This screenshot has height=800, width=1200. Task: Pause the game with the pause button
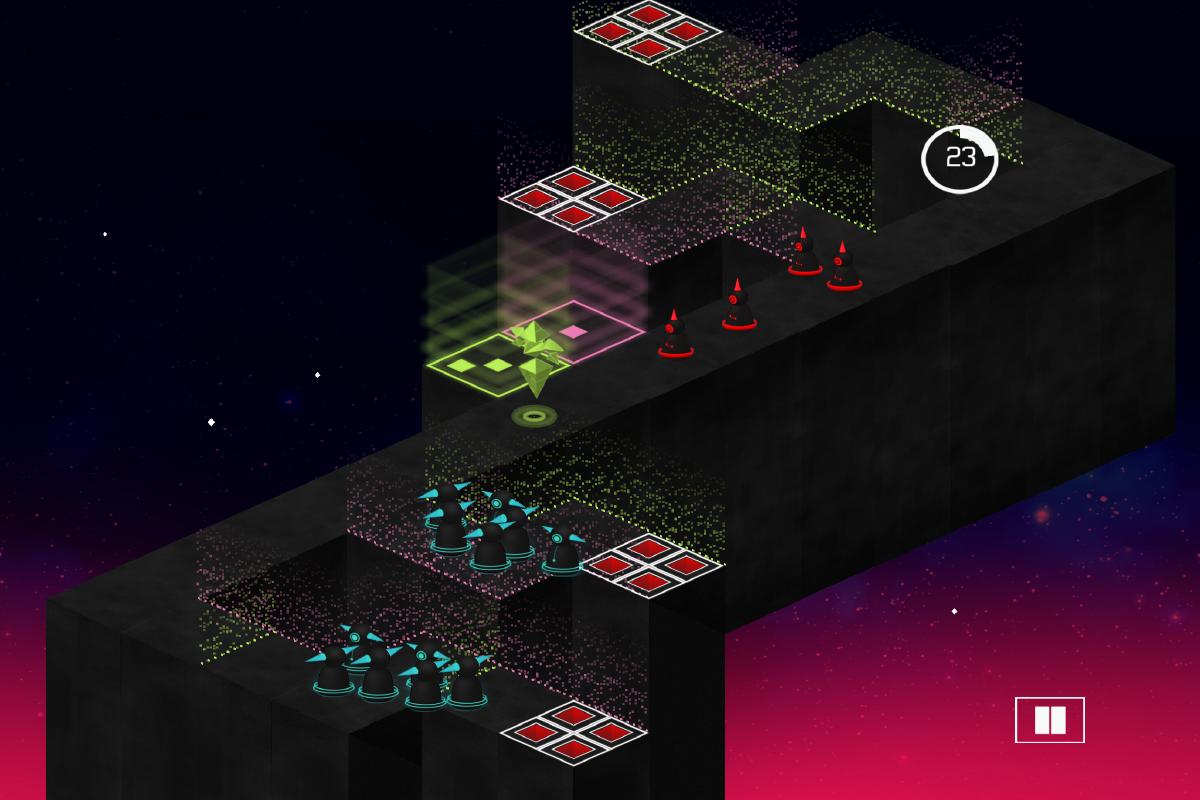click(x=1049, y=720)
